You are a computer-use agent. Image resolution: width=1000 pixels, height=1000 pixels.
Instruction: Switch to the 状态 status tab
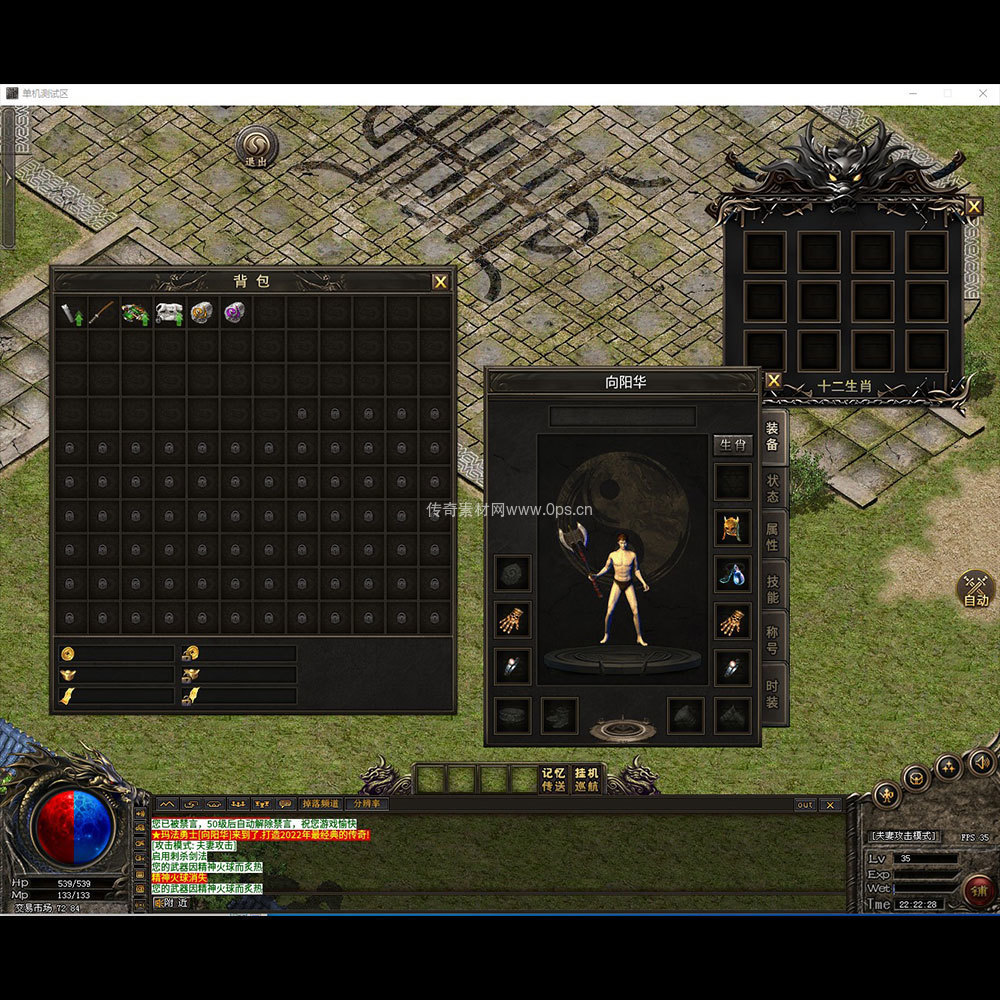[x=773, y=488]
